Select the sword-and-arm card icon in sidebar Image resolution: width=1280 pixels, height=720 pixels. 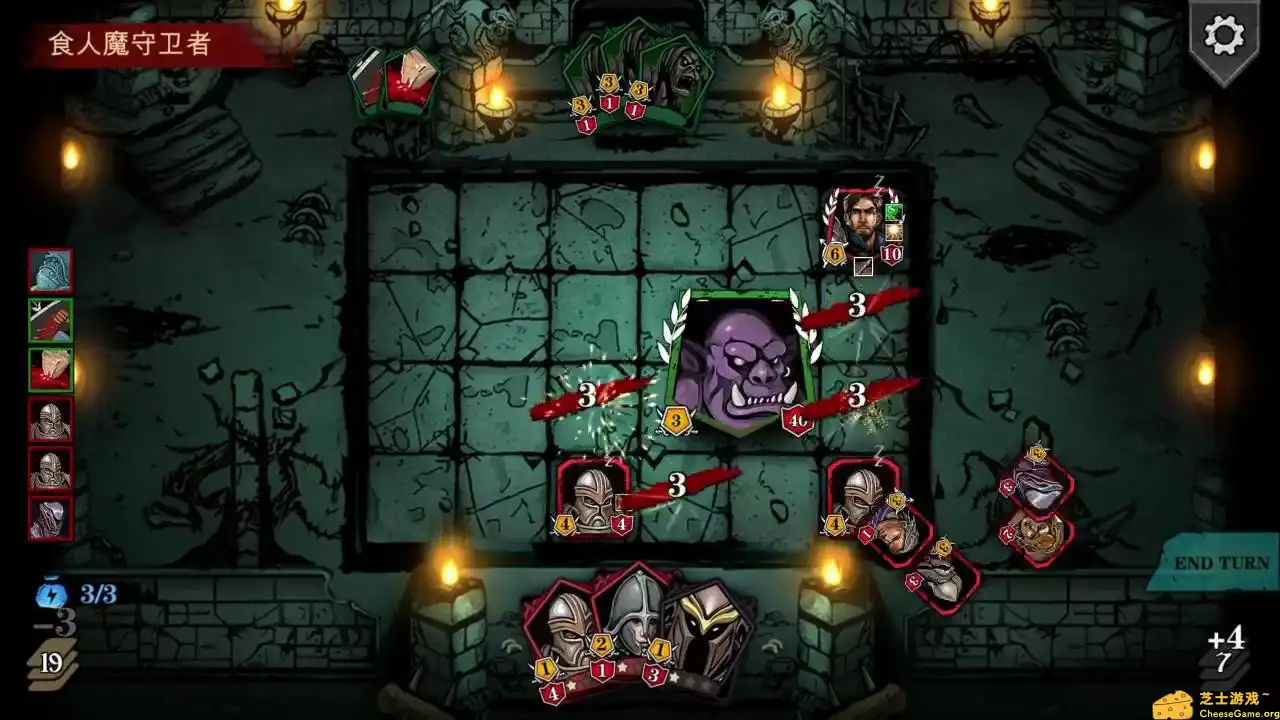(x=50, y=321)
